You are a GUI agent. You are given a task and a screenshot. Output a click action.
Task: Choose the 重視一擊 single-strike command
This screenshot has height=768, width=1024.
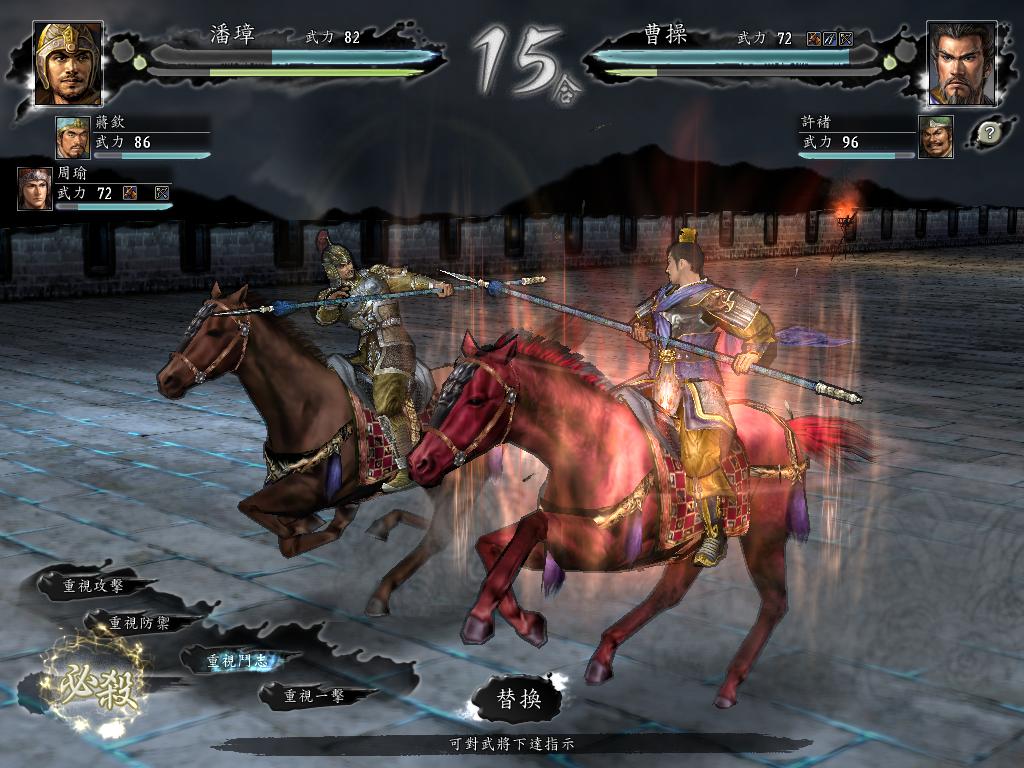coord(314,695)
